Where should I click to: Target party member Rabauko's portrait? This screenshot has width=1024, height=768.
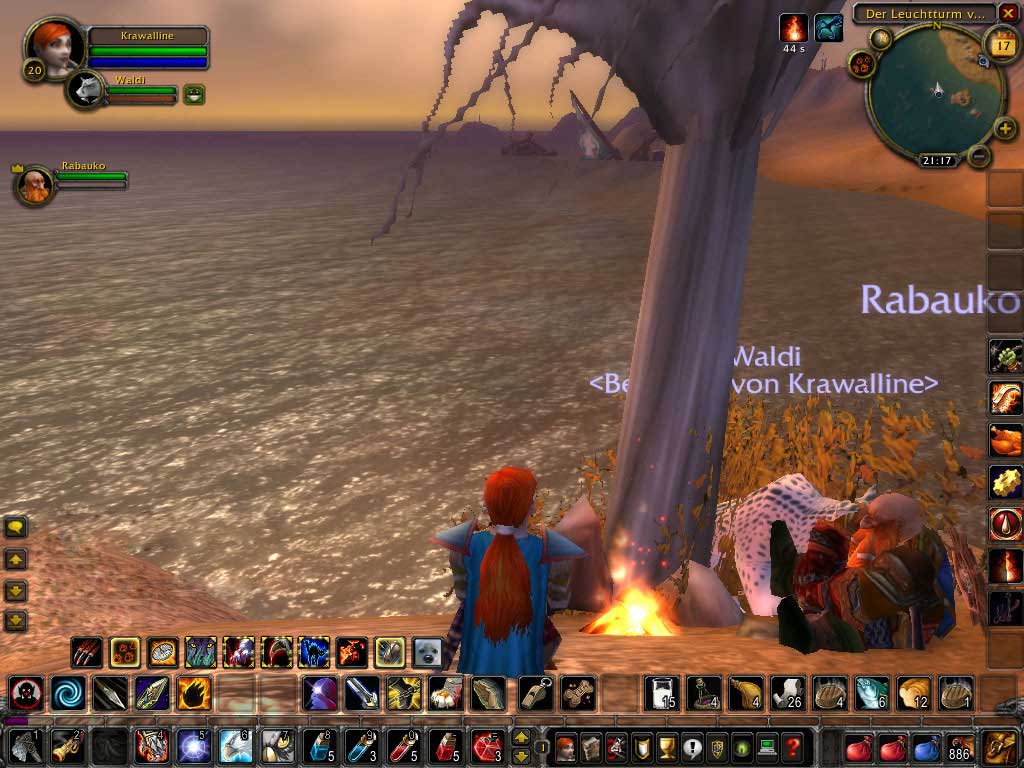(x=35, y=185)
